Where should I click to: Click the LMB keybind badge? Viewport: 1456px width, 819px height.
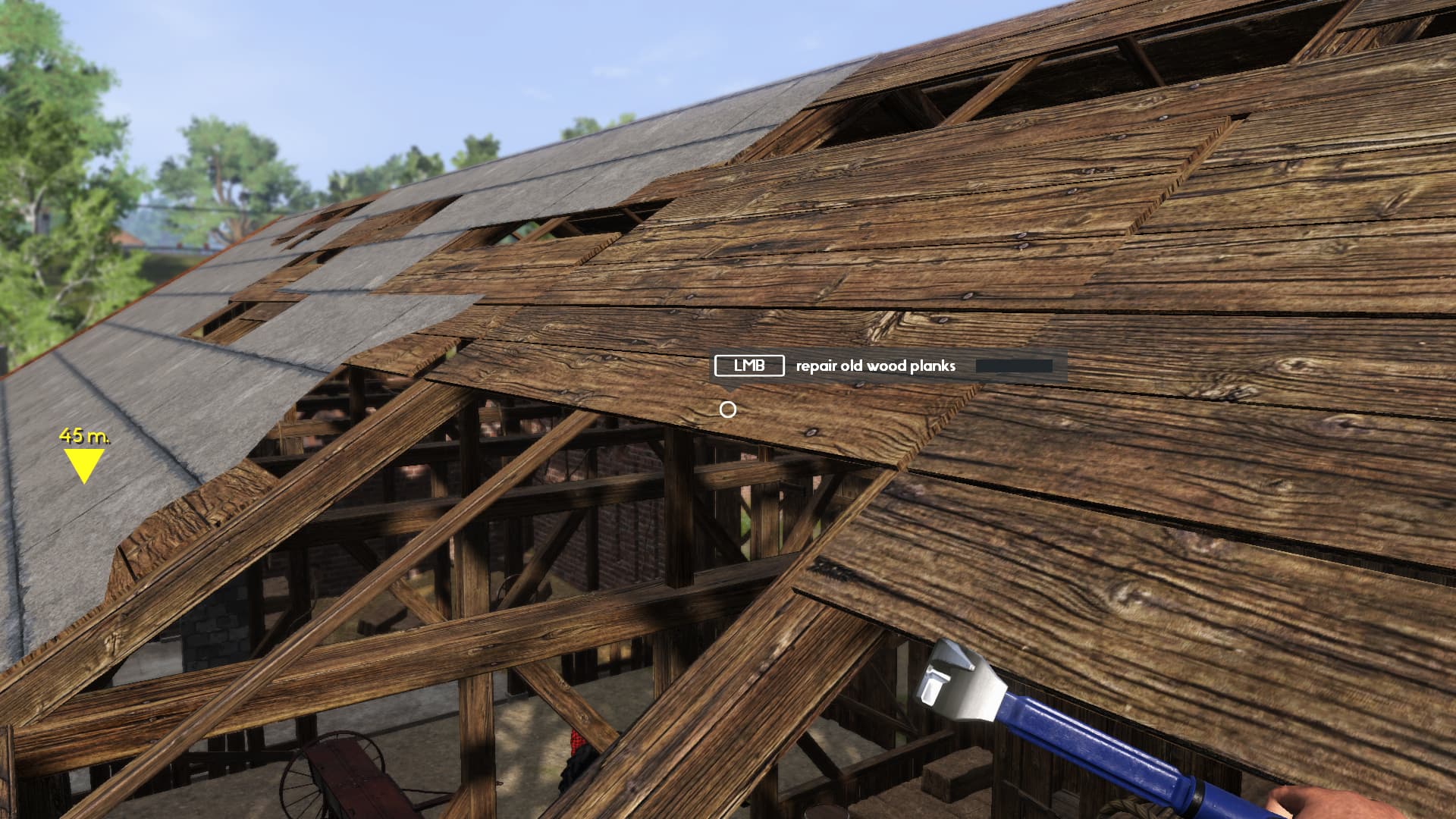749,366
